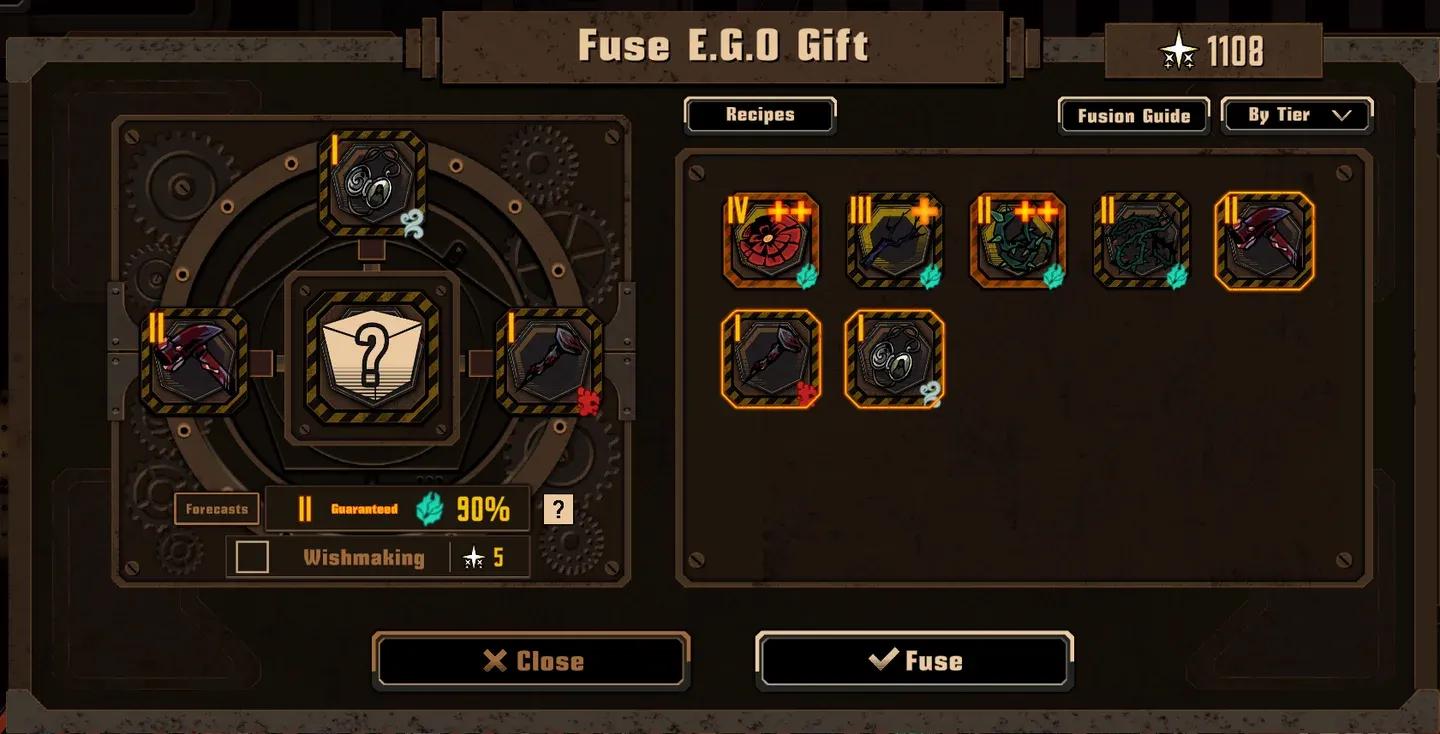Close the Fuse E.G.O Gift window

(531, 661)
